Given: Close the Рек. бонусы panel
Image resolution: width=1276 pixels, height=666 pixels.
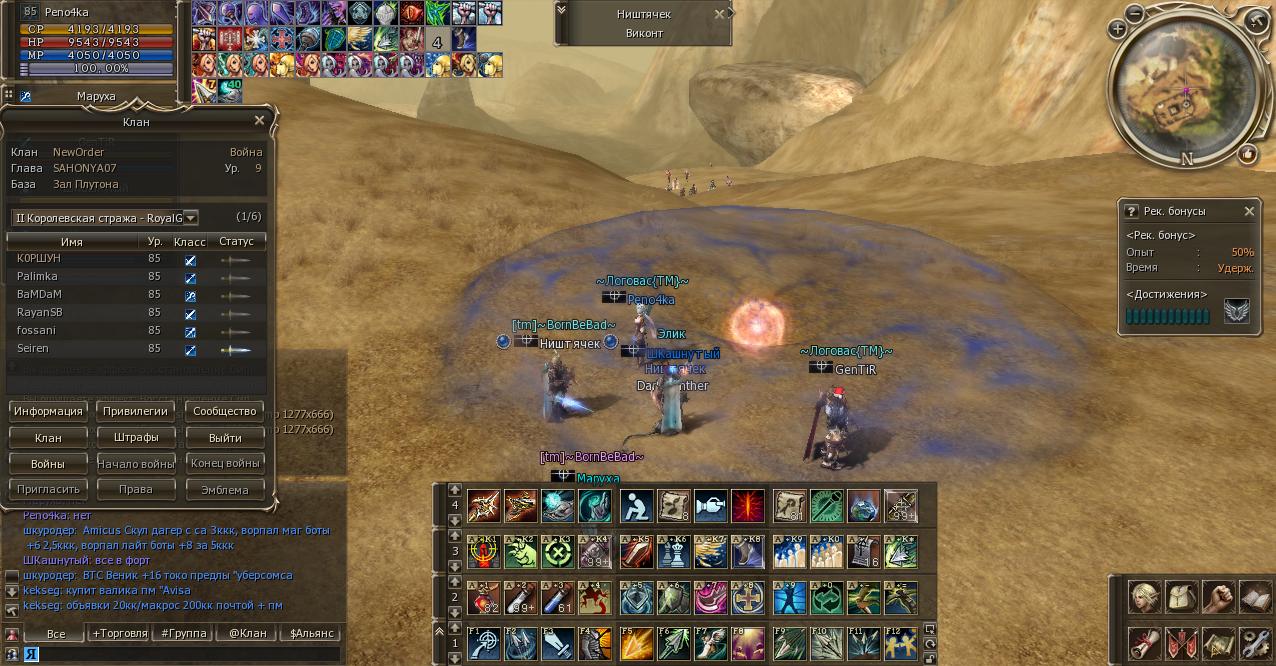Looking at the screenshot, I should click(1249, 212).
